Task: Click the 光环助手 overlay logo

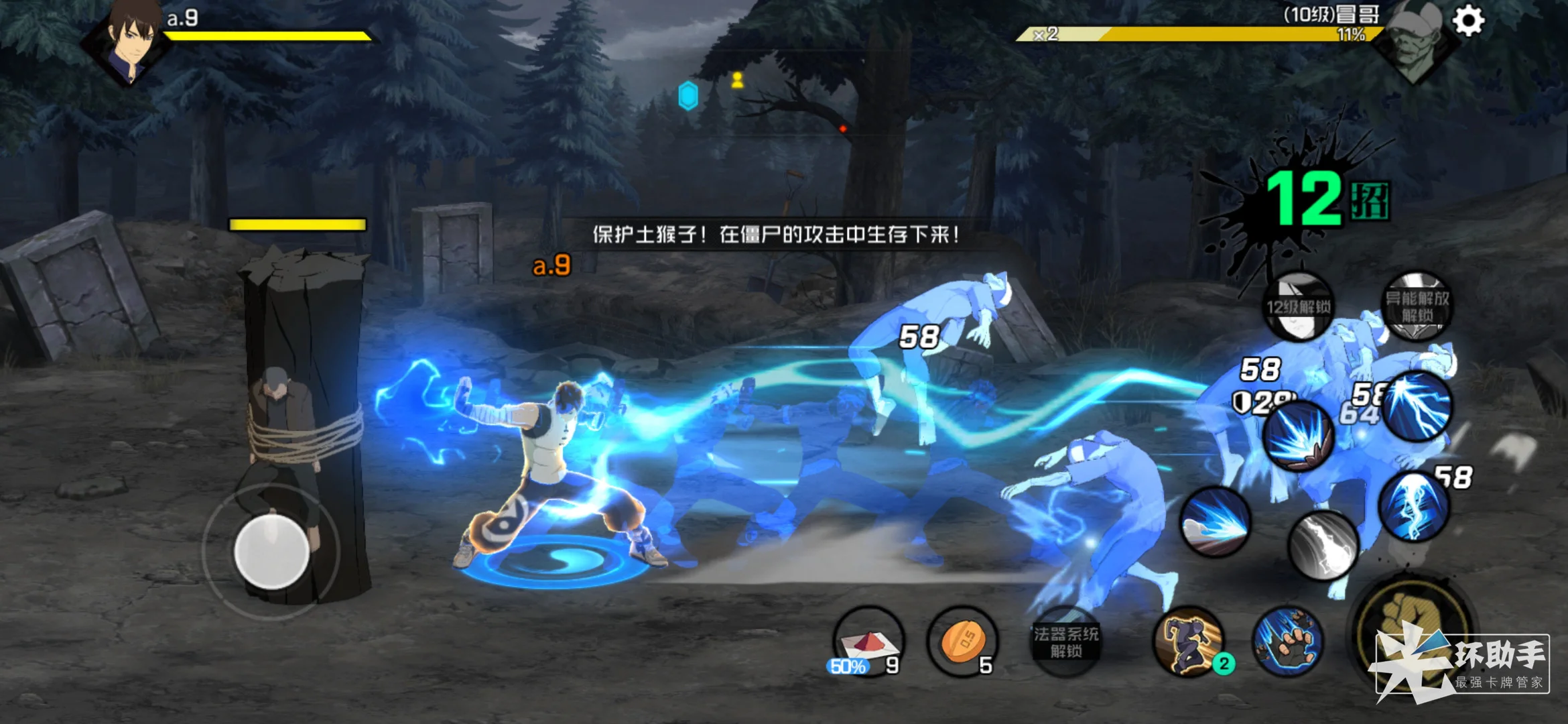Action: 1461,664
